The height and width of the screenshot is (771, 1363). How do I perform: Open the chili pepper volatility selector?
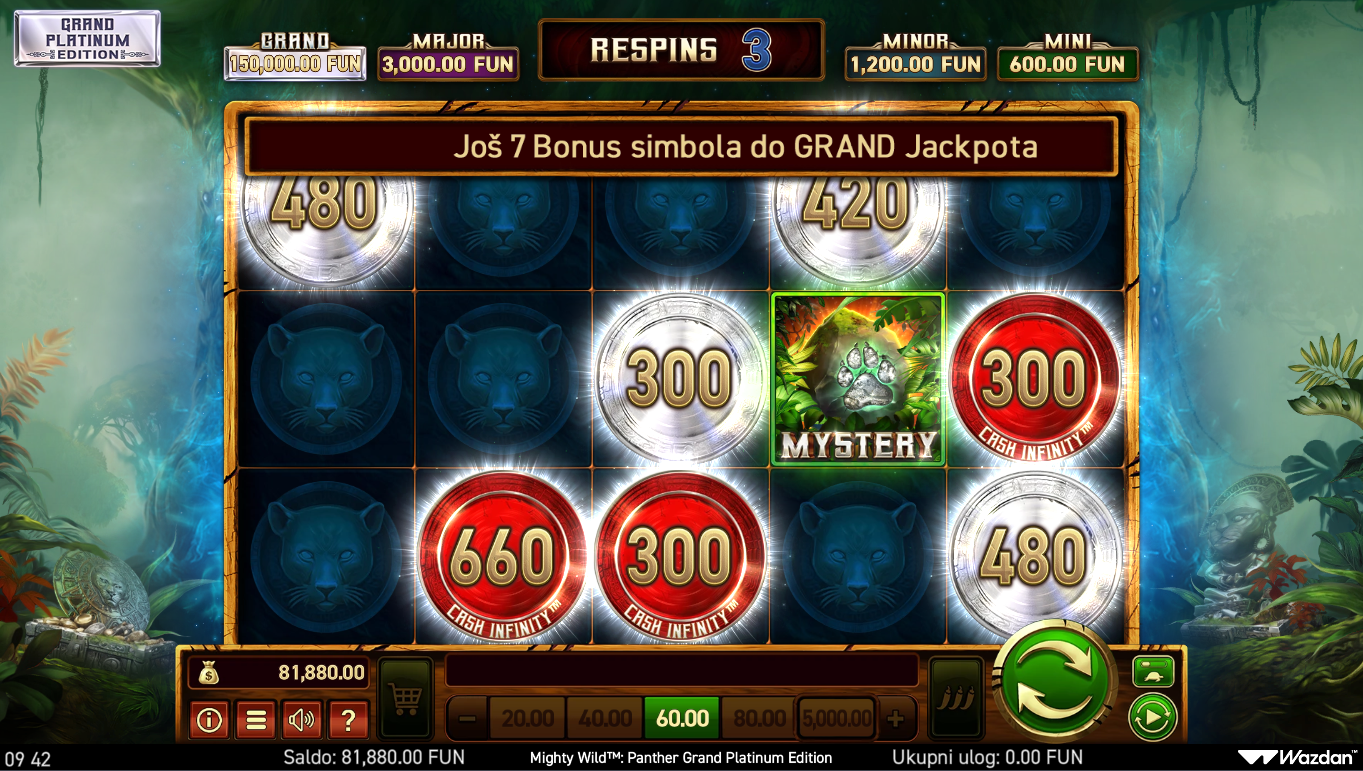coord(955,698)
